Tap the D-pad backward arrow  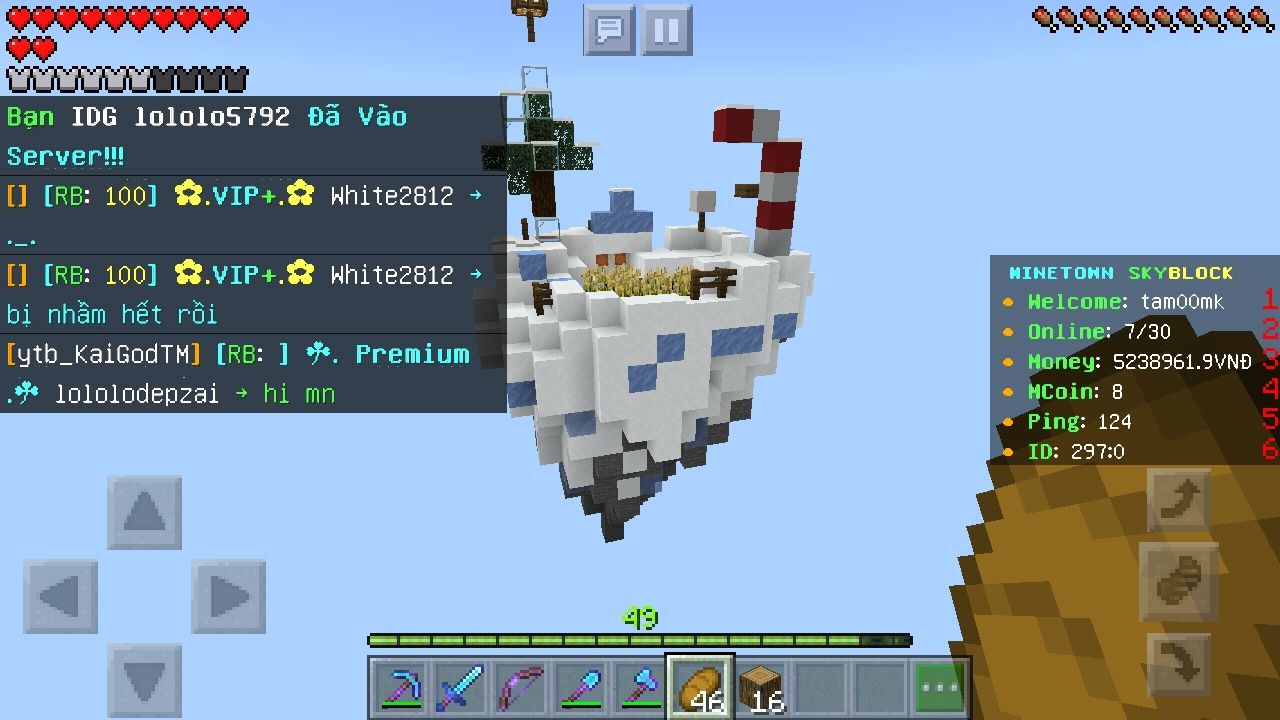145,680
